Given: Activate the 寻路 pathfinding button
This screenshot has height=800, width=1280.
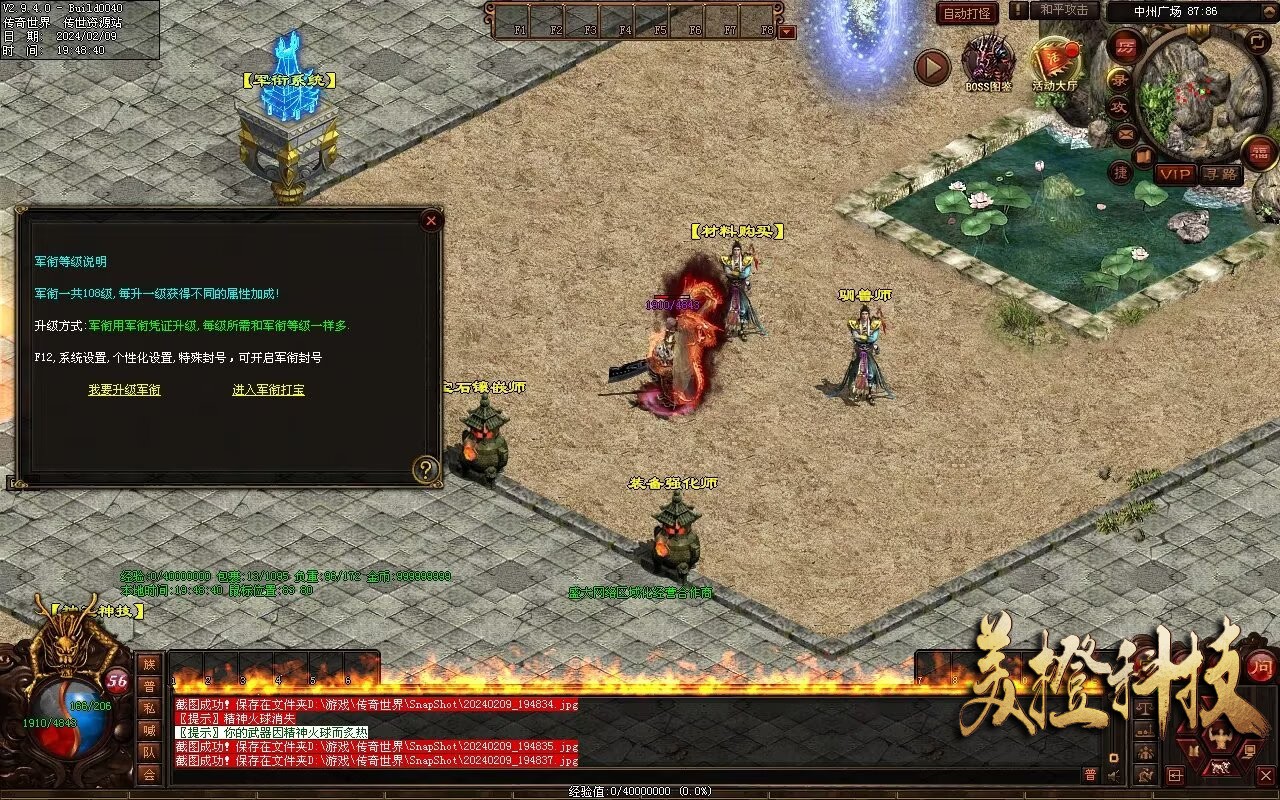Looking at the screenshot, I should tap(1220, 174).
